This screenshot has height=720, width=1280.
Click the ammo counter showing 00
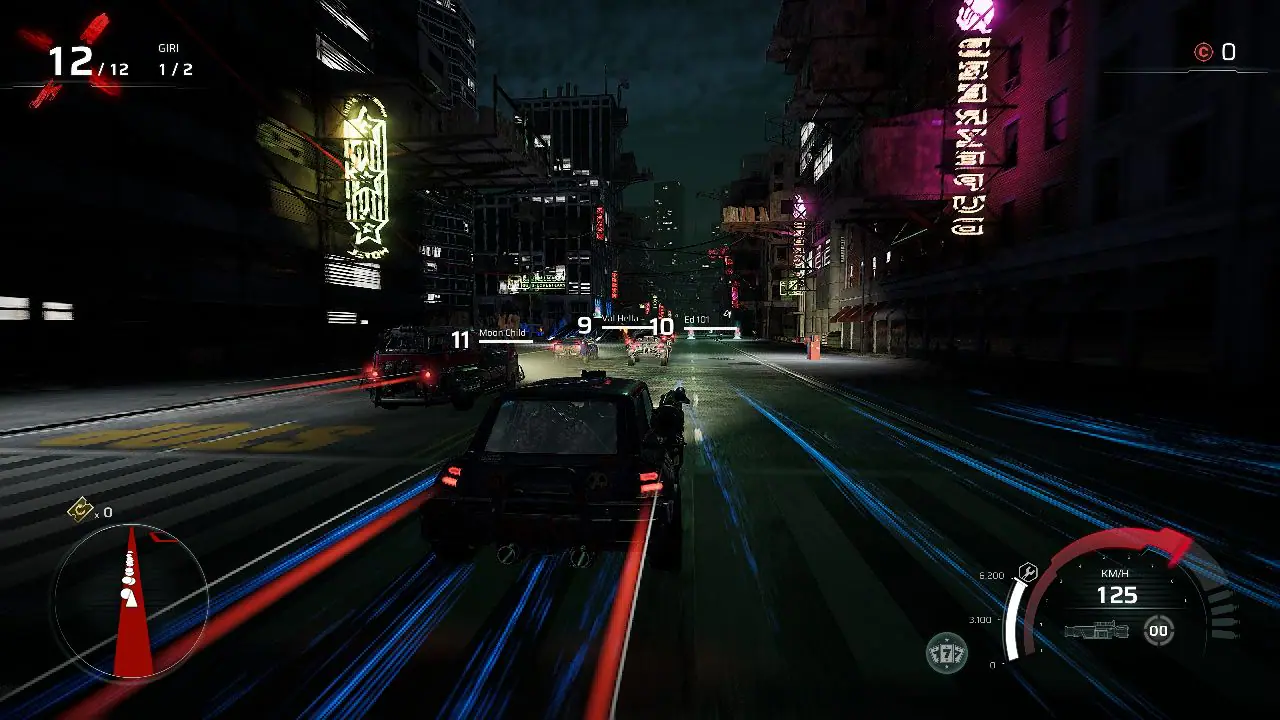point(1157,631)
